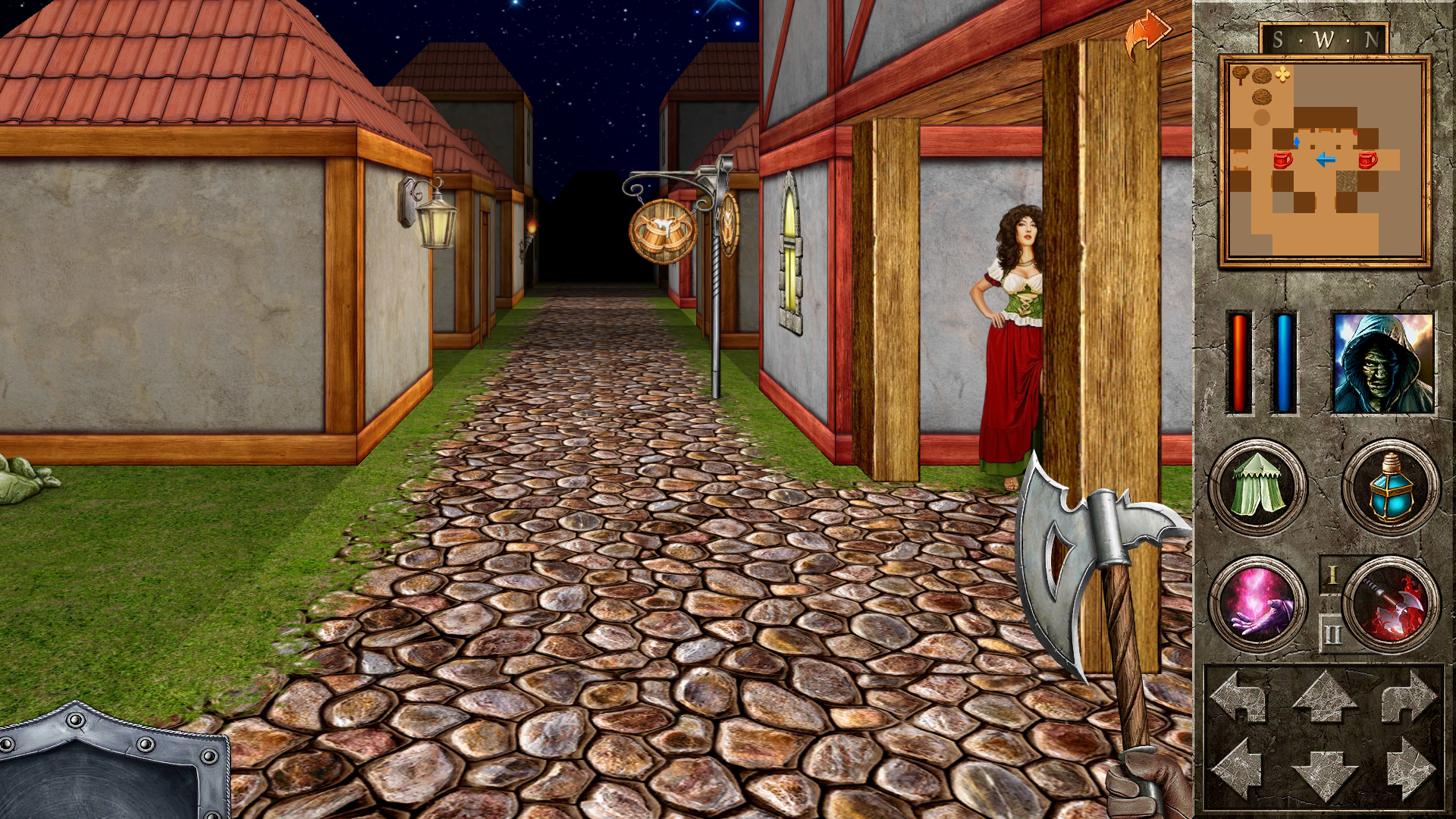The height and width of the screenshot is (819, 1456).
Task: Click the blue mana bar
Action: pos(1283,364)
